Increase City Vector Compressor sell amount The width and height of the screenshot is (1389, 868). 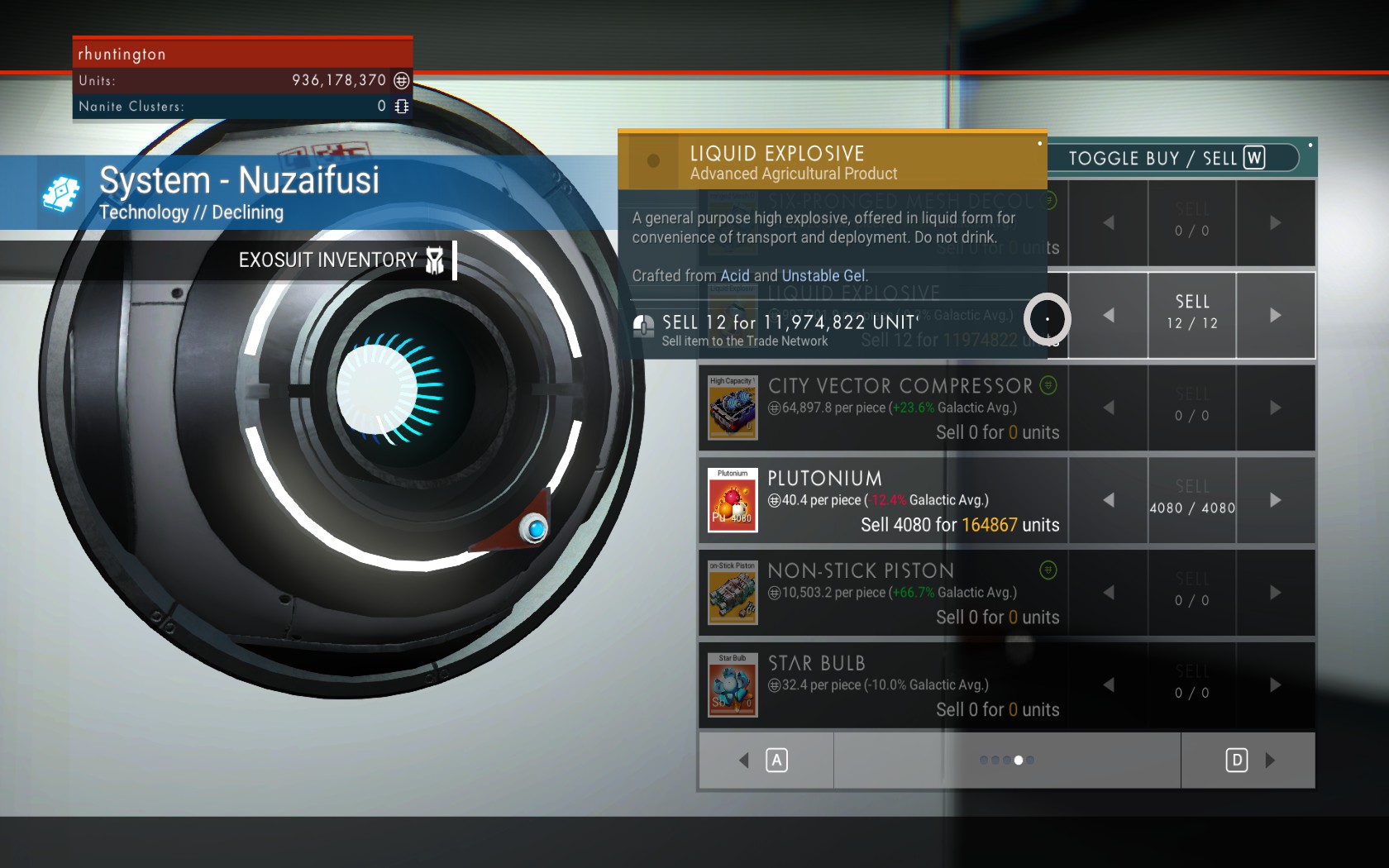1275,408
